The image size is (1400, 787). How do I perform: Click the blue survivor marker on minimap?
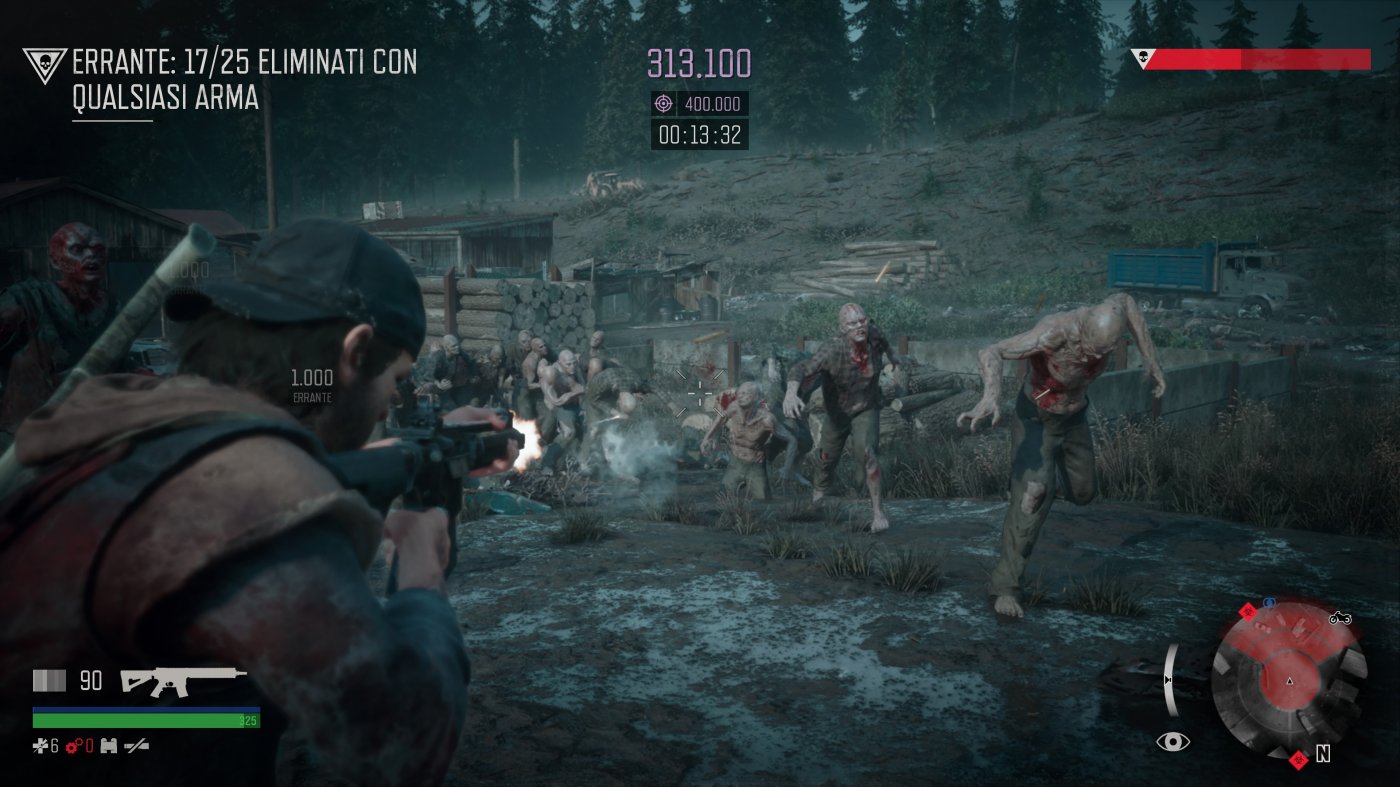[x=1270, y=602]
